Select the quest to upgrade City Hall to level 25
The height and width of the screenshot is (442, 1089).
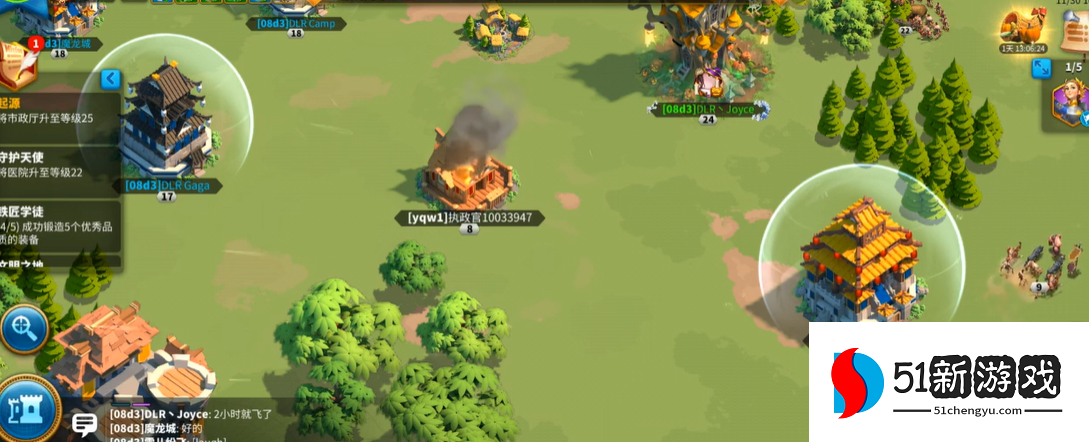[x=58, y=110]
